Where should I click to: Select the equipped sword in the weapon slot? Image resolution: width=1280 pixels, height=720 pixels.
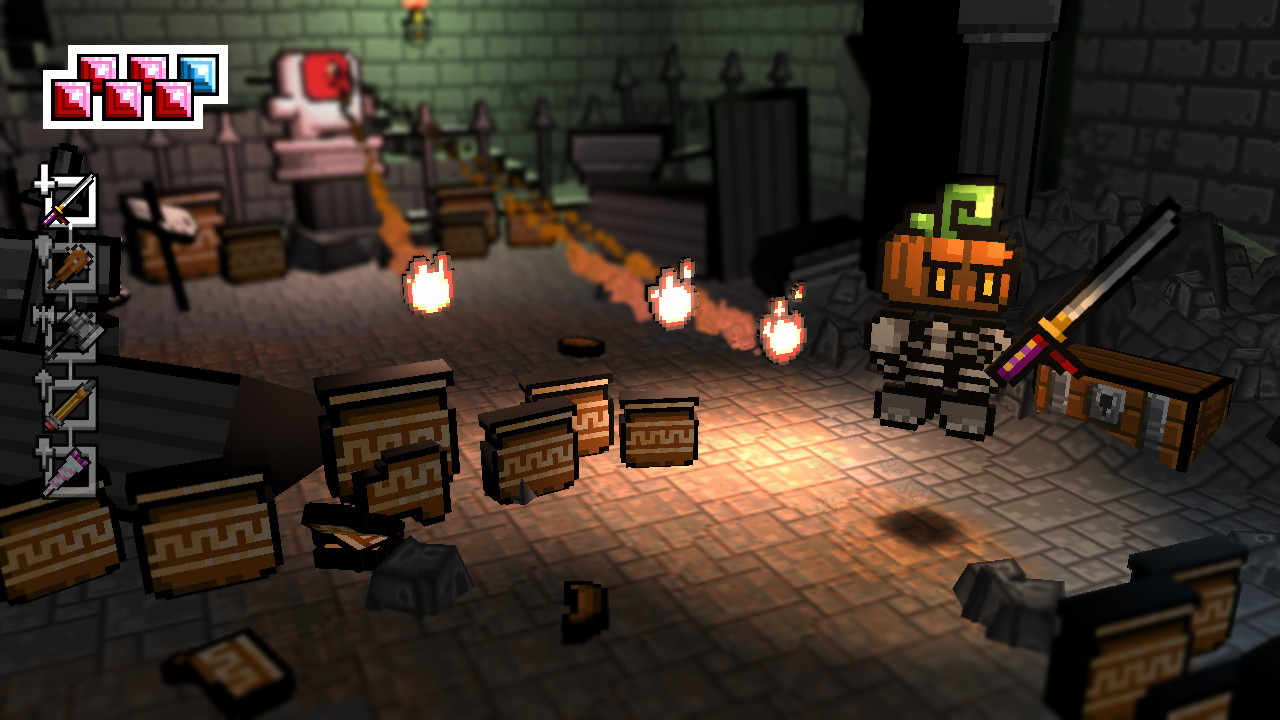(x=70, y=200)
